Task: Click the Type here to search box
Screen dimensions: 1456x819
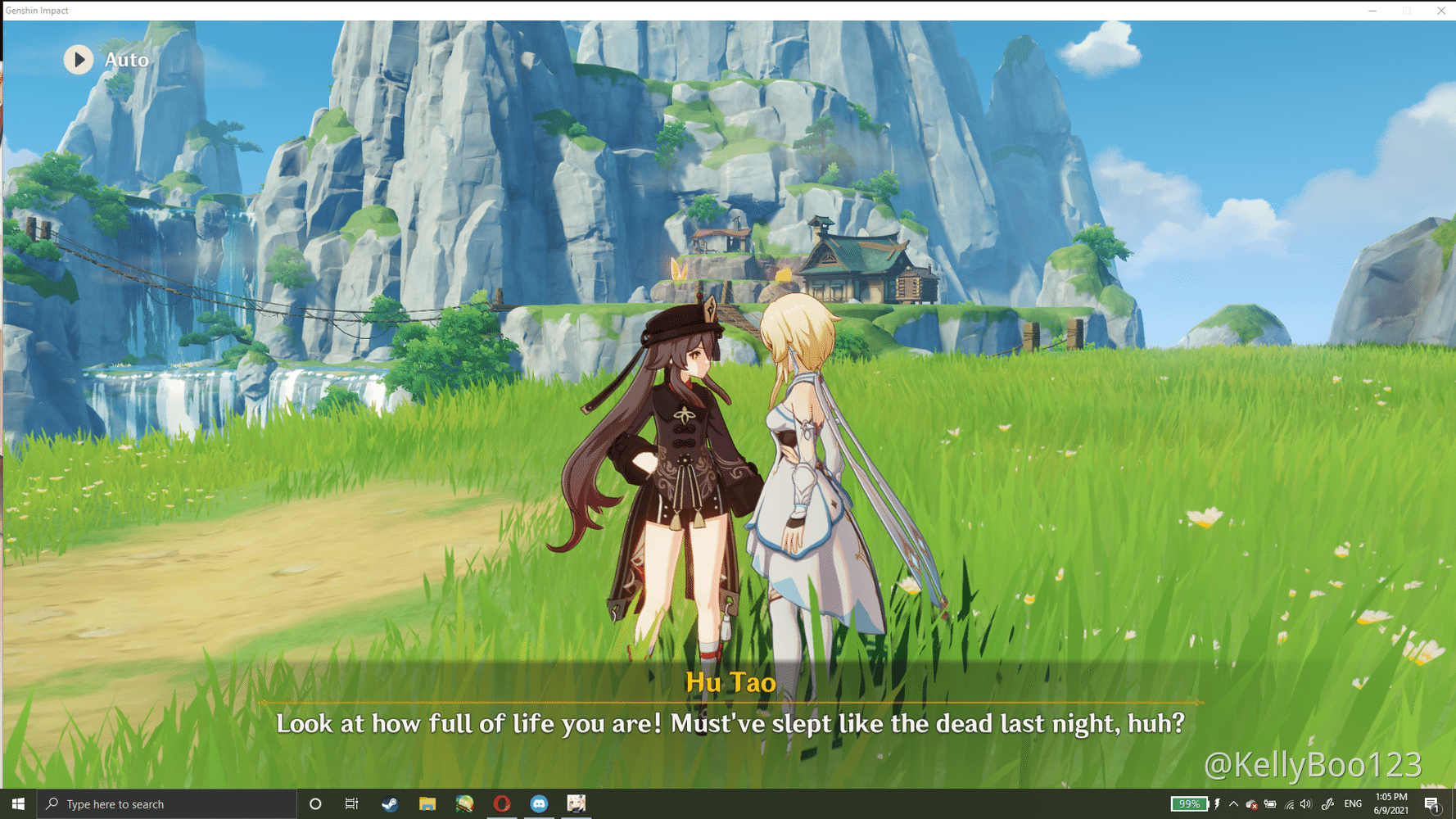Action: (147, 804)
